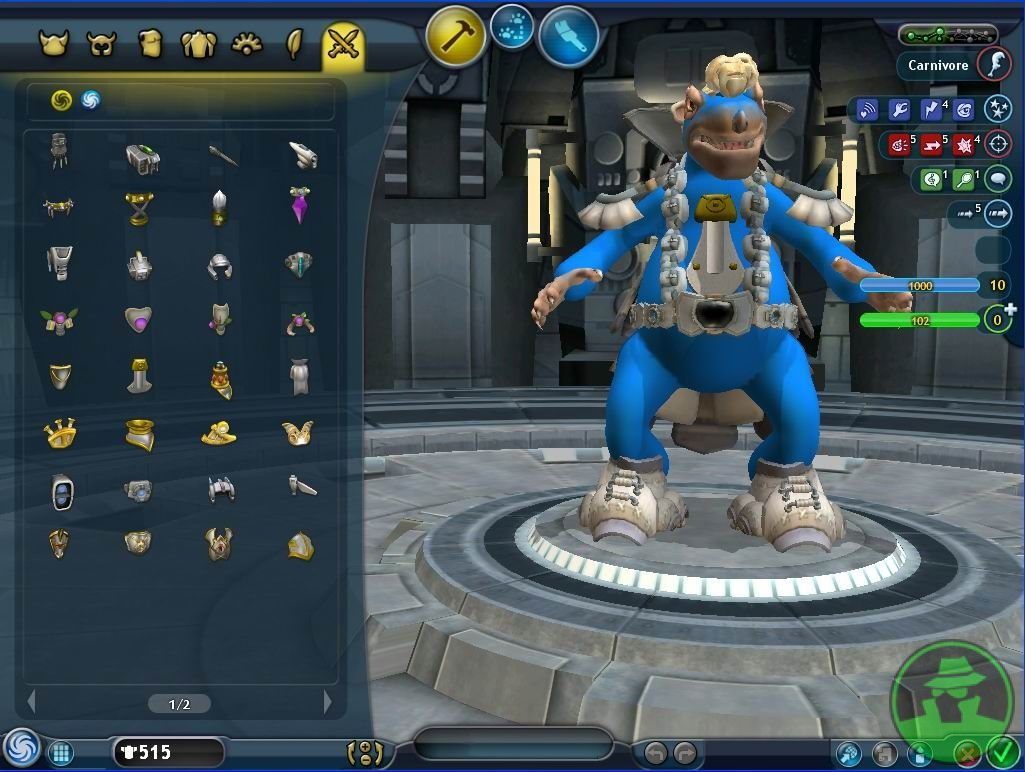
Task: Switch to the crossed swords parts tab
Action: point(342,45)
